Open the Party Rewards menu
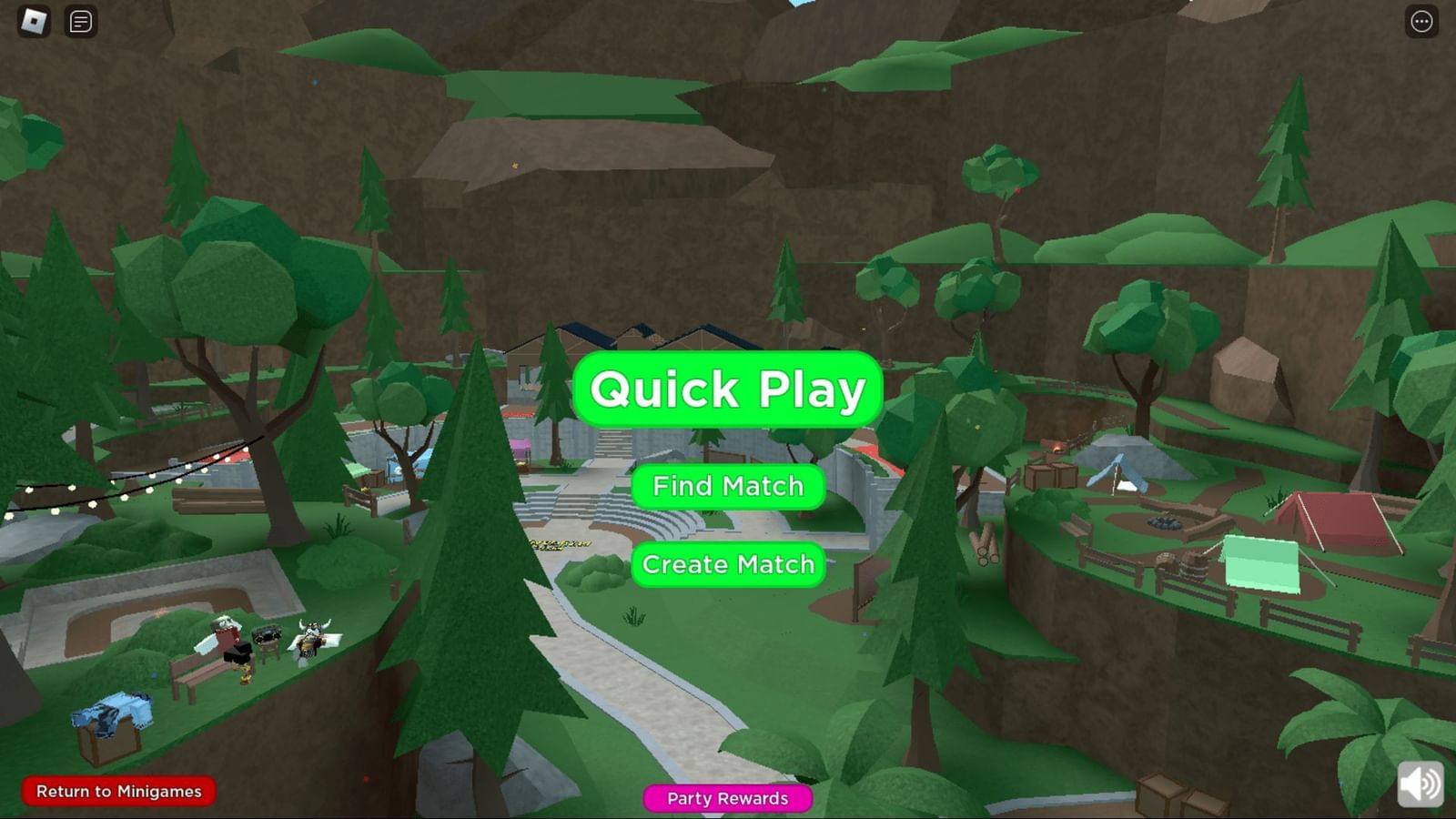The width and height of the screenshot is (1456, 819). coord(728,798)
